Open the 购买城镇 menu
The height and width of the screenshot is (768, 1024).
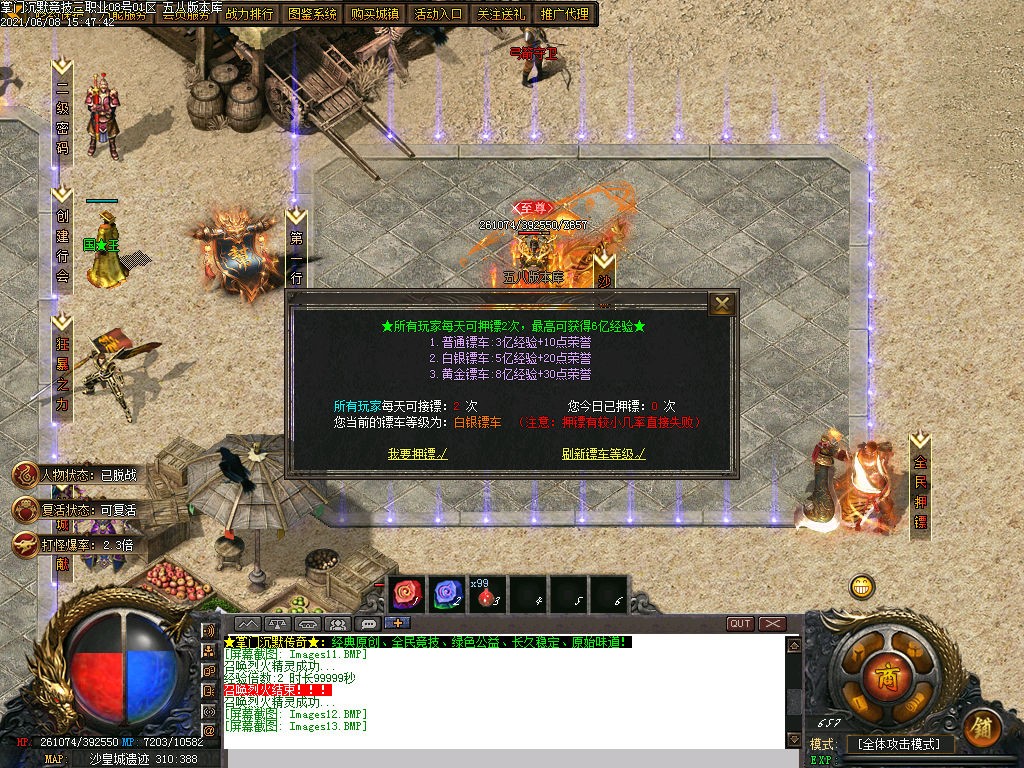pos(375,14)
